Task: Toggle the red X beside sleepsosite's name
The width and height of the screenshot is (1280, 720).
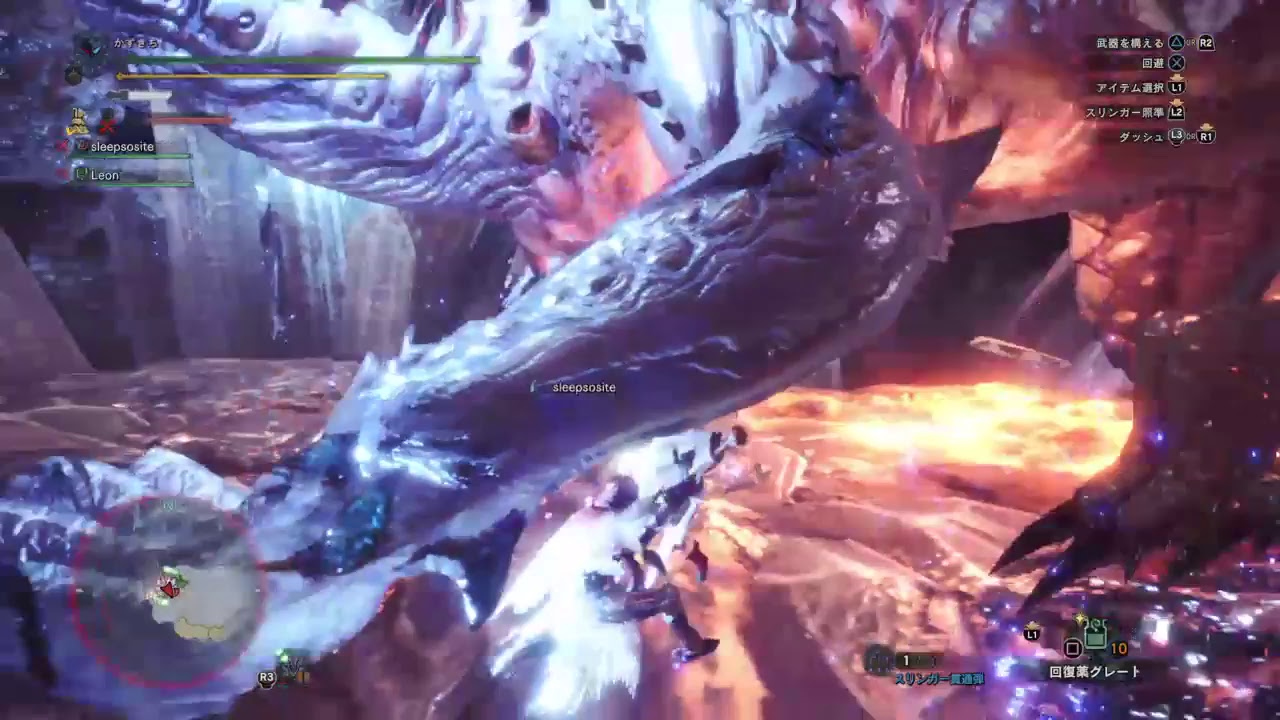Action: pos(62,146)
